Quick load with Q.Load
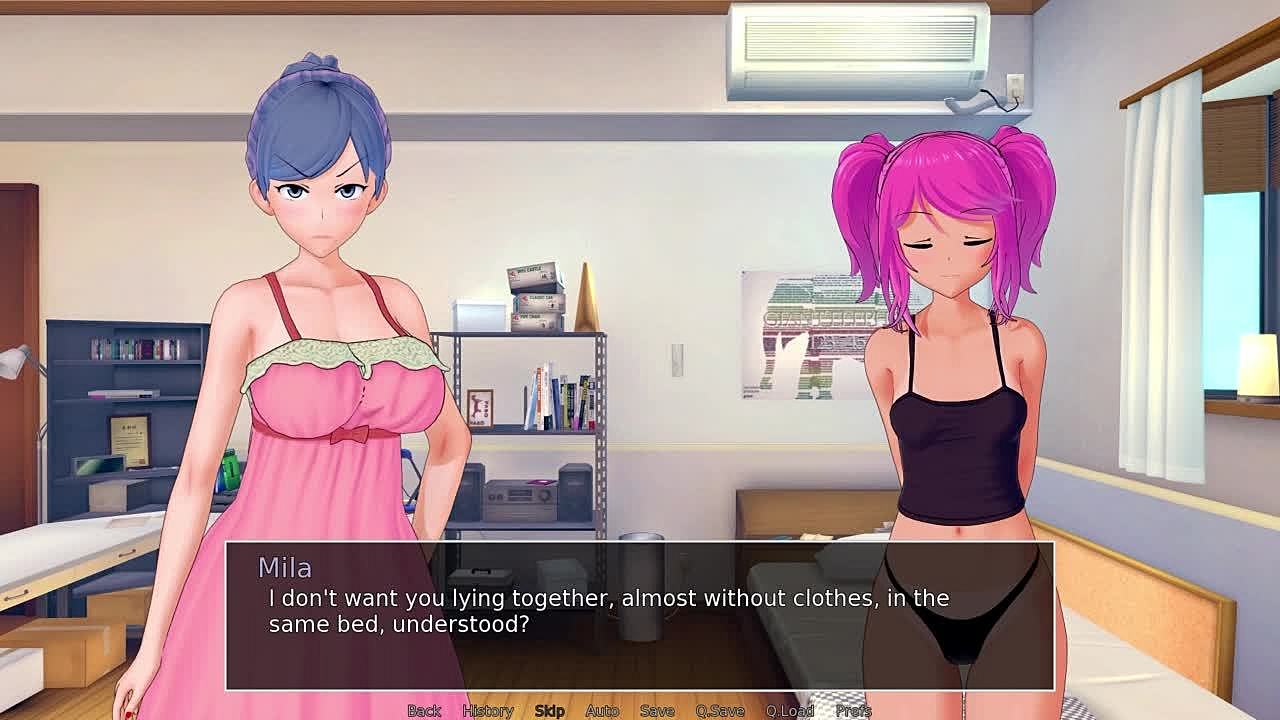Screen dimensions: 1280x720 (x=789, y=711)
